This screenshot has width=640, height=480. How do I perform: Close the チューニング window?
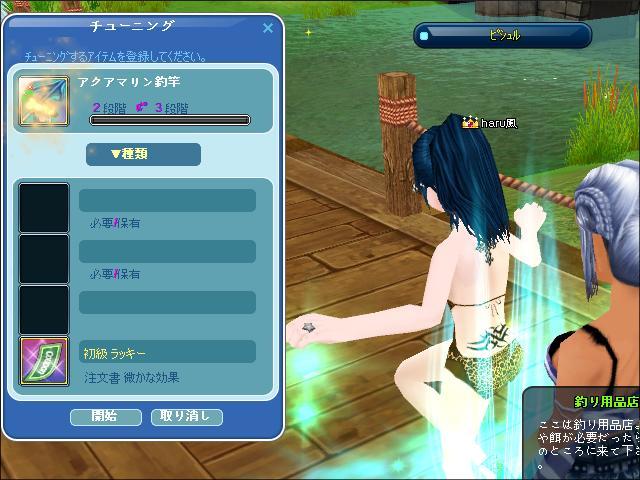coord(268,28)
